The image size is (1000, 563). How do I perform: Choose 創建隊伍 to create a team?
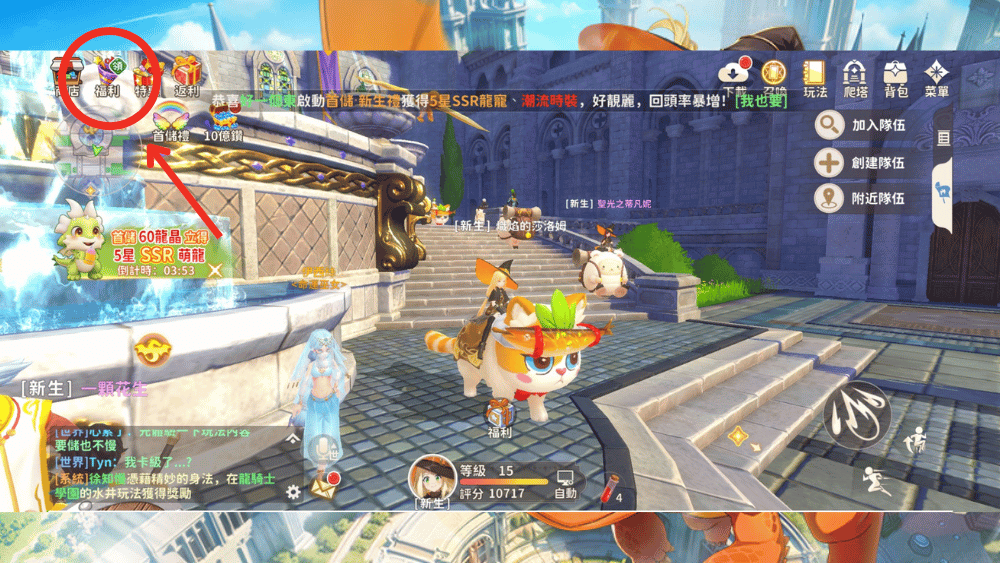tap(862, 162)
